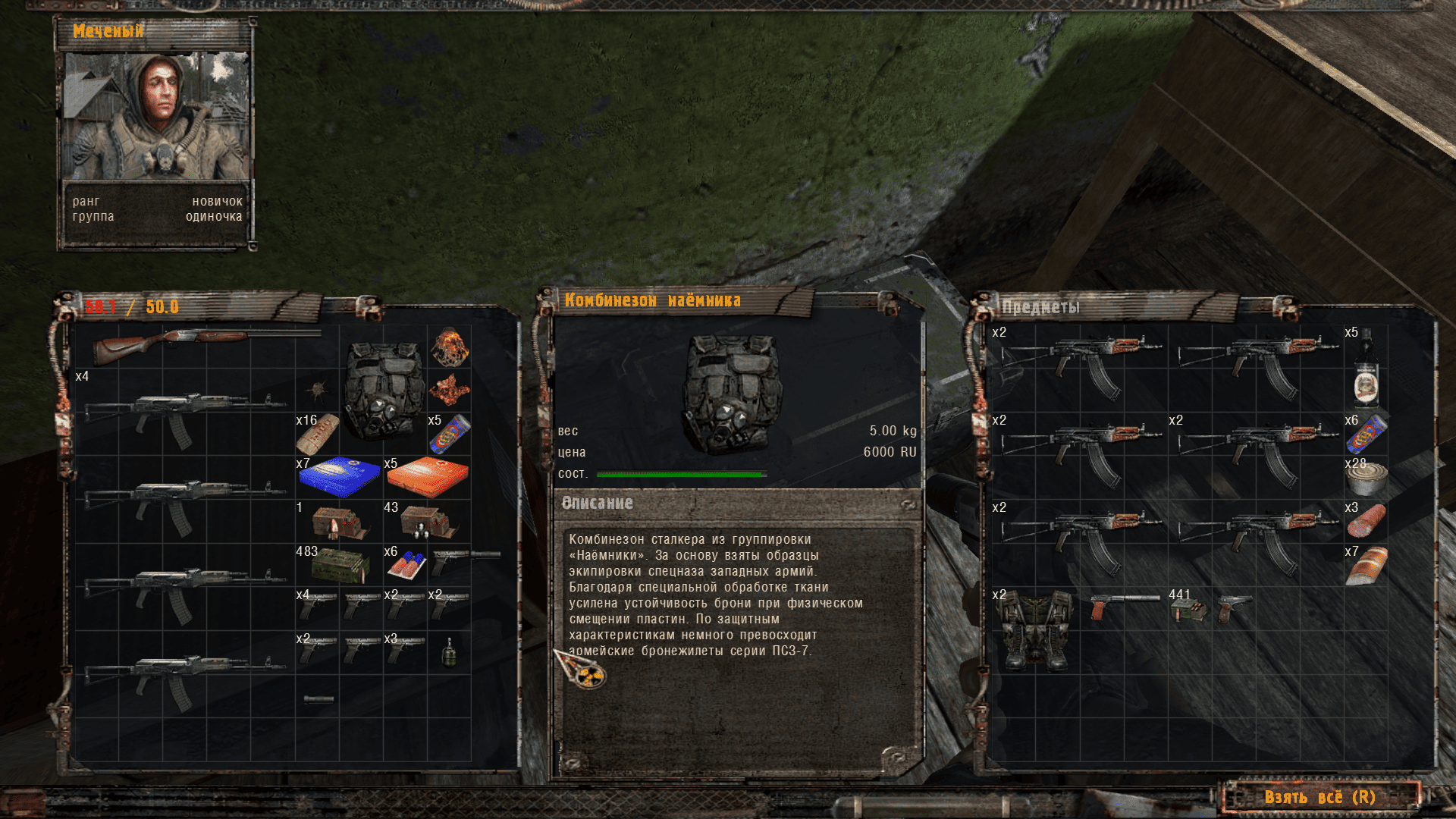Viewport: 1456px width, 819px height.
Task: Select the glowing fiery artifact in your inventory
Action: [449, 347]
